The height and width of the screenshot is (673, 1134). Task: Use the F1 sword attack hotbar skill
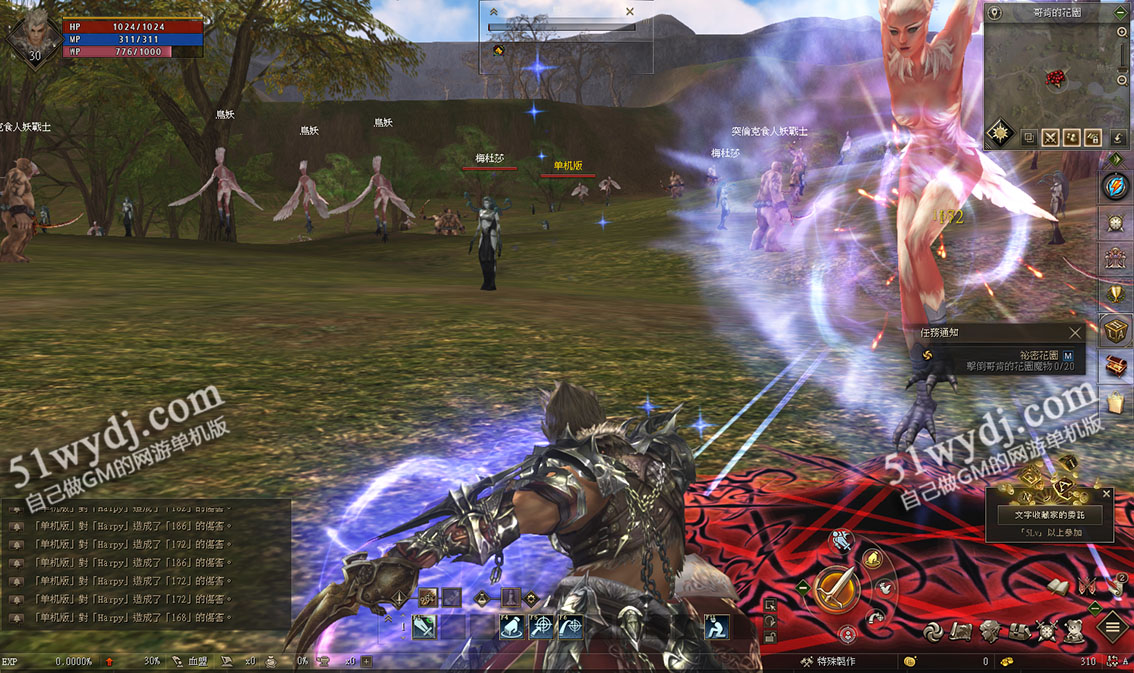click(424, 627)
